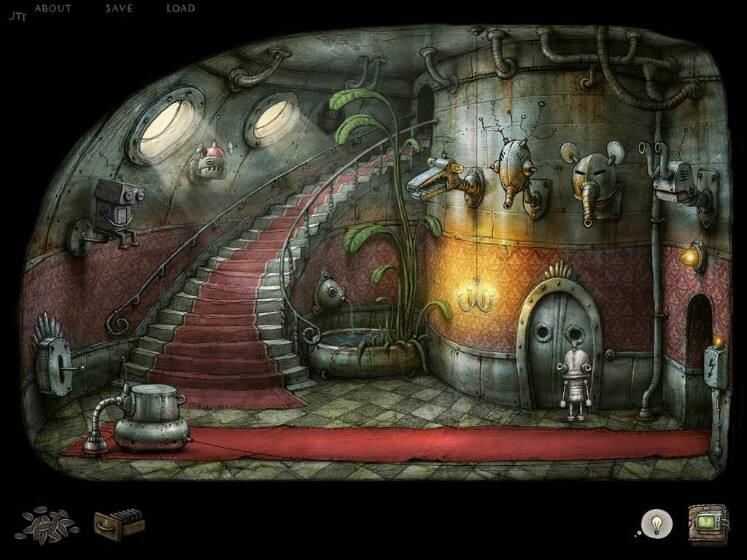Viewport: 747px width, 560px height.
Task: Select the cartridge box inventory item
Action: click(118, 522)
